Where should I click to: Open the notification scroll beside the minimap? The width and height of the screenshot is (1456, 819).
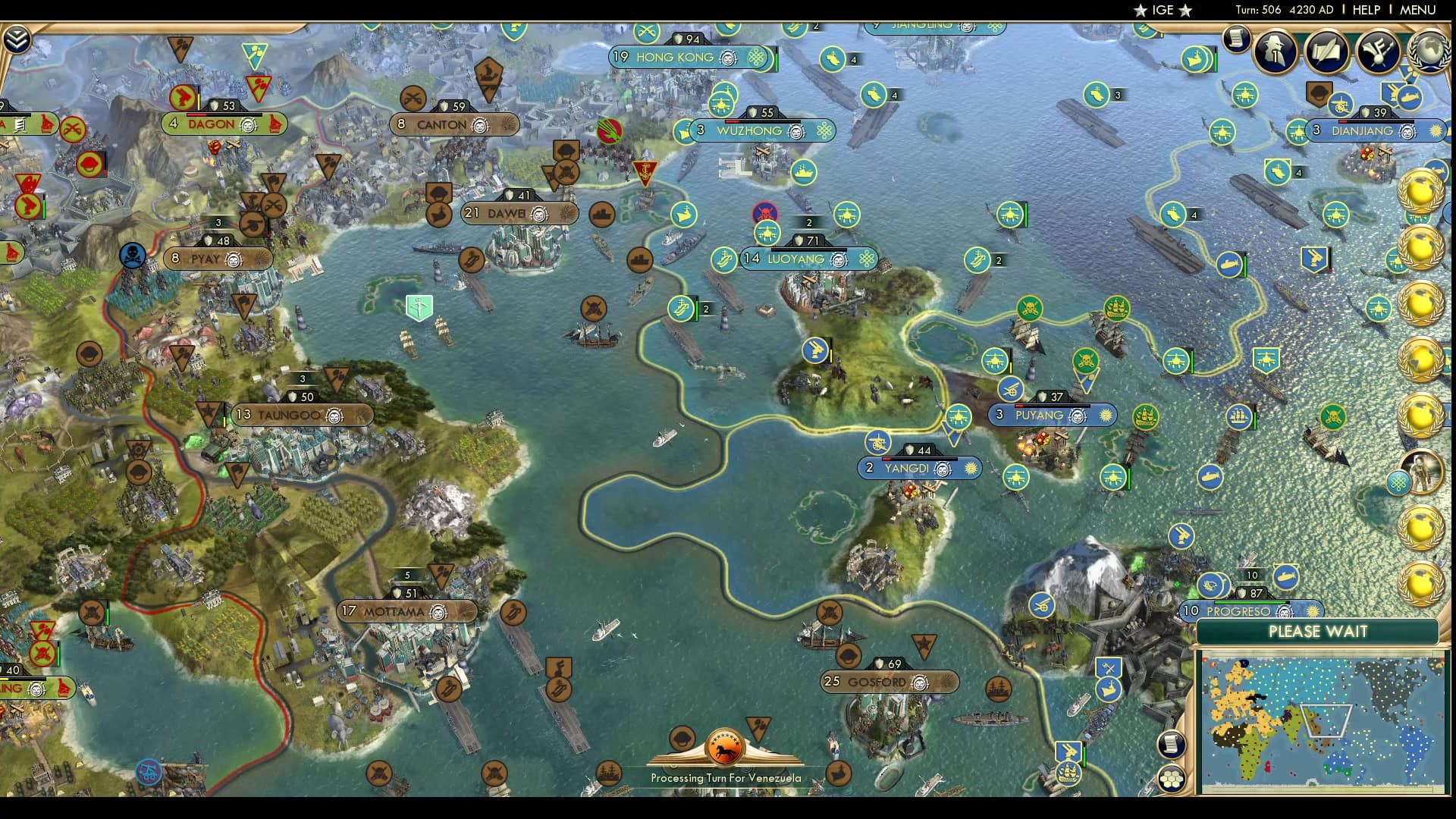point(1171,744)
